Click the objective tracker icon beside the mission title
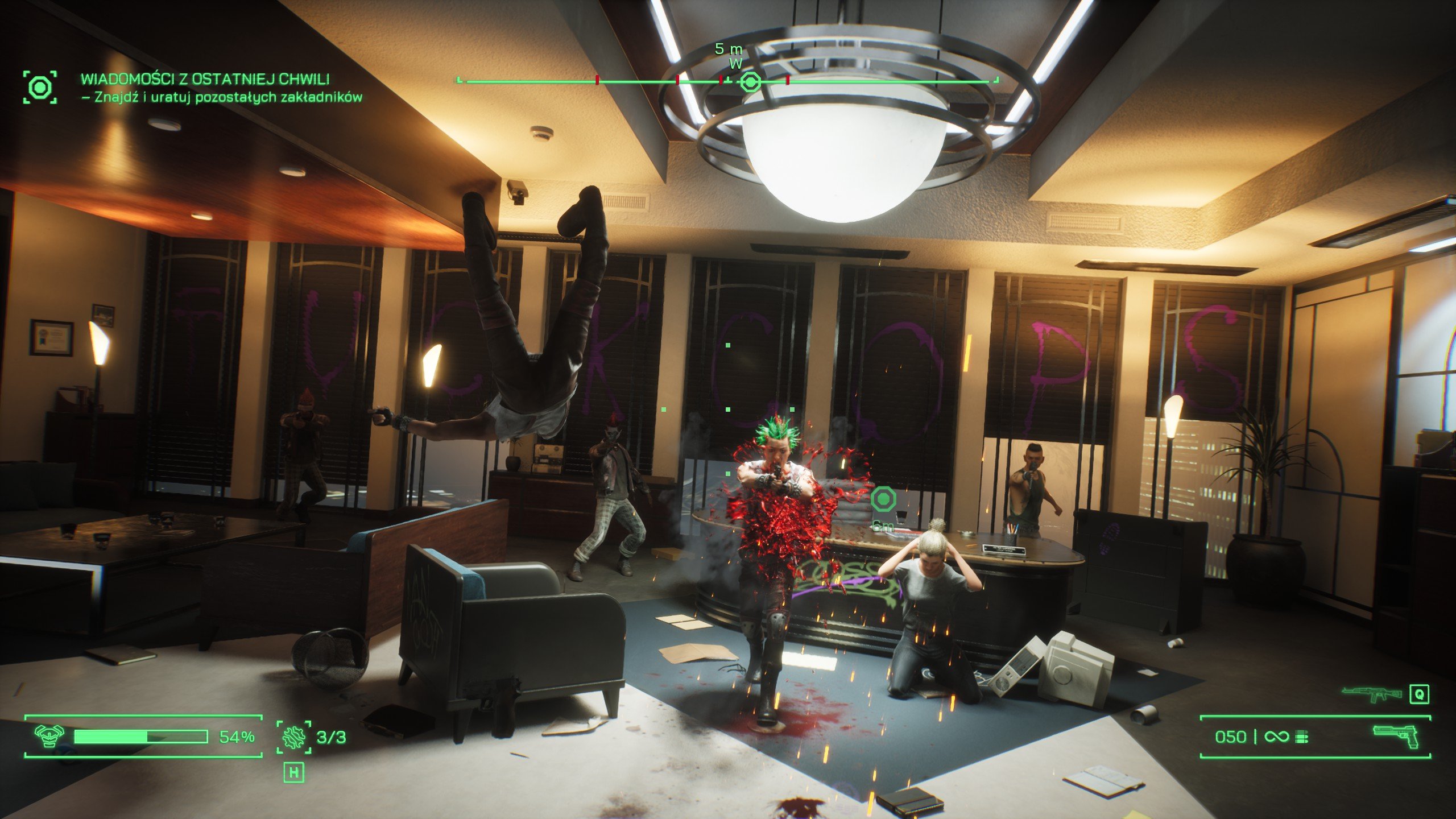1456x819 pixels. (x=40, y=88)
